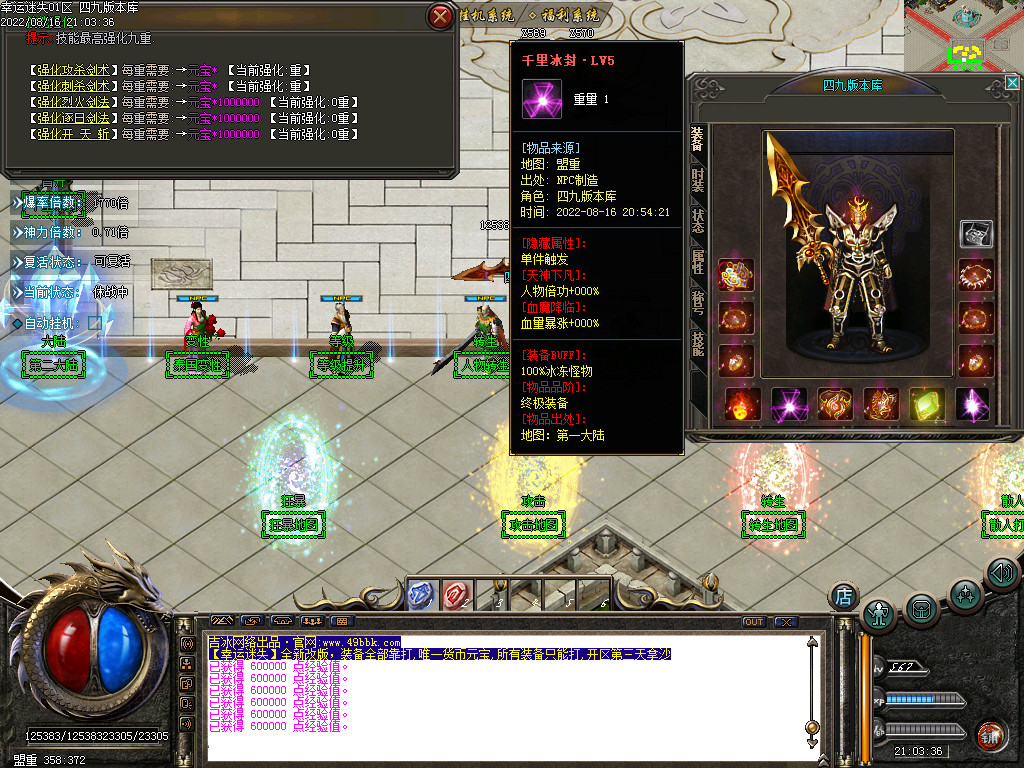
Task: Select the blue skill hotbar slot
Action: tap(421, 594)
